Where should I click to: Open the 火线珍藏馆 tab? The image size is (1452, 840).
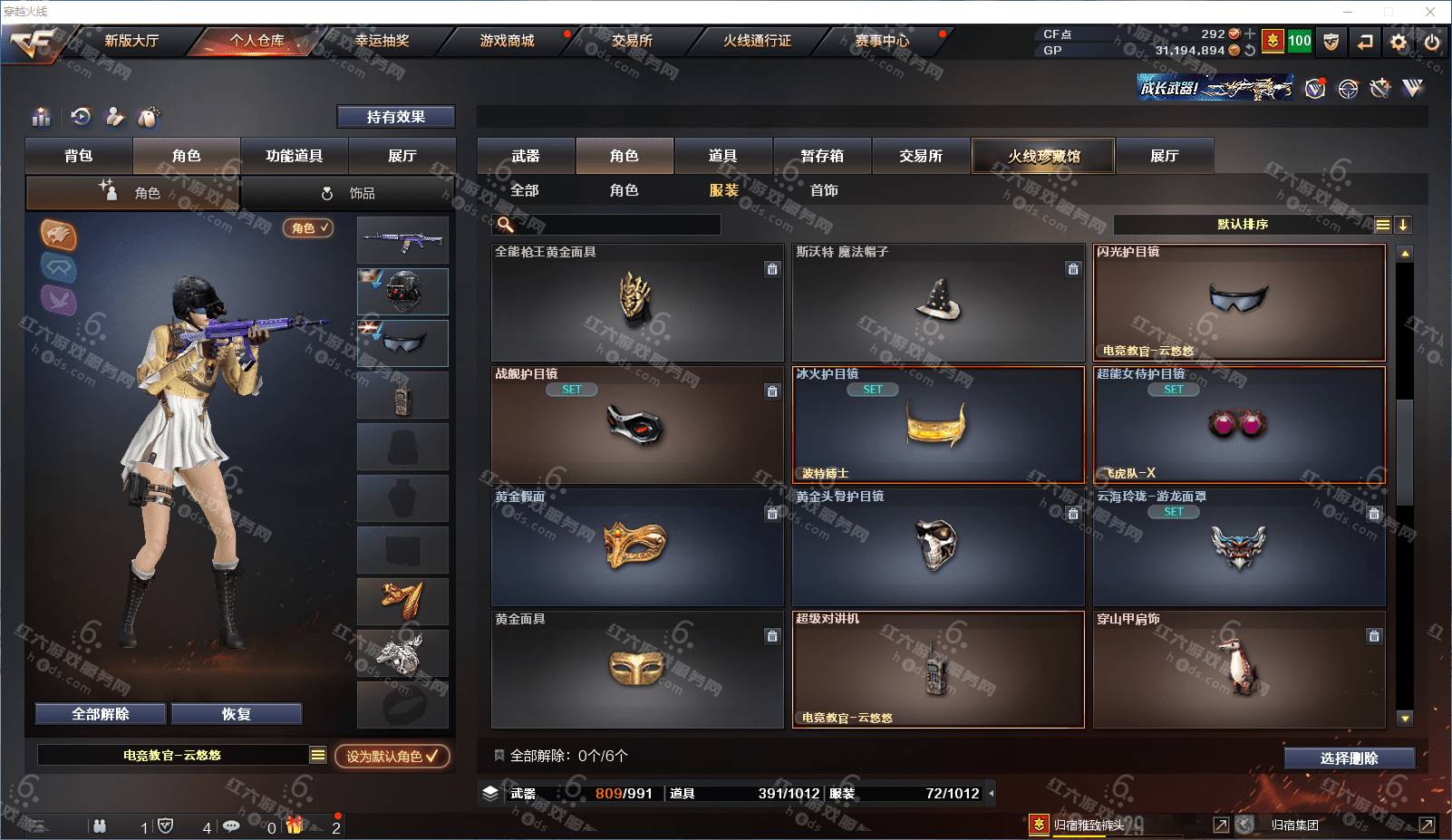(x=1043, y=156)
